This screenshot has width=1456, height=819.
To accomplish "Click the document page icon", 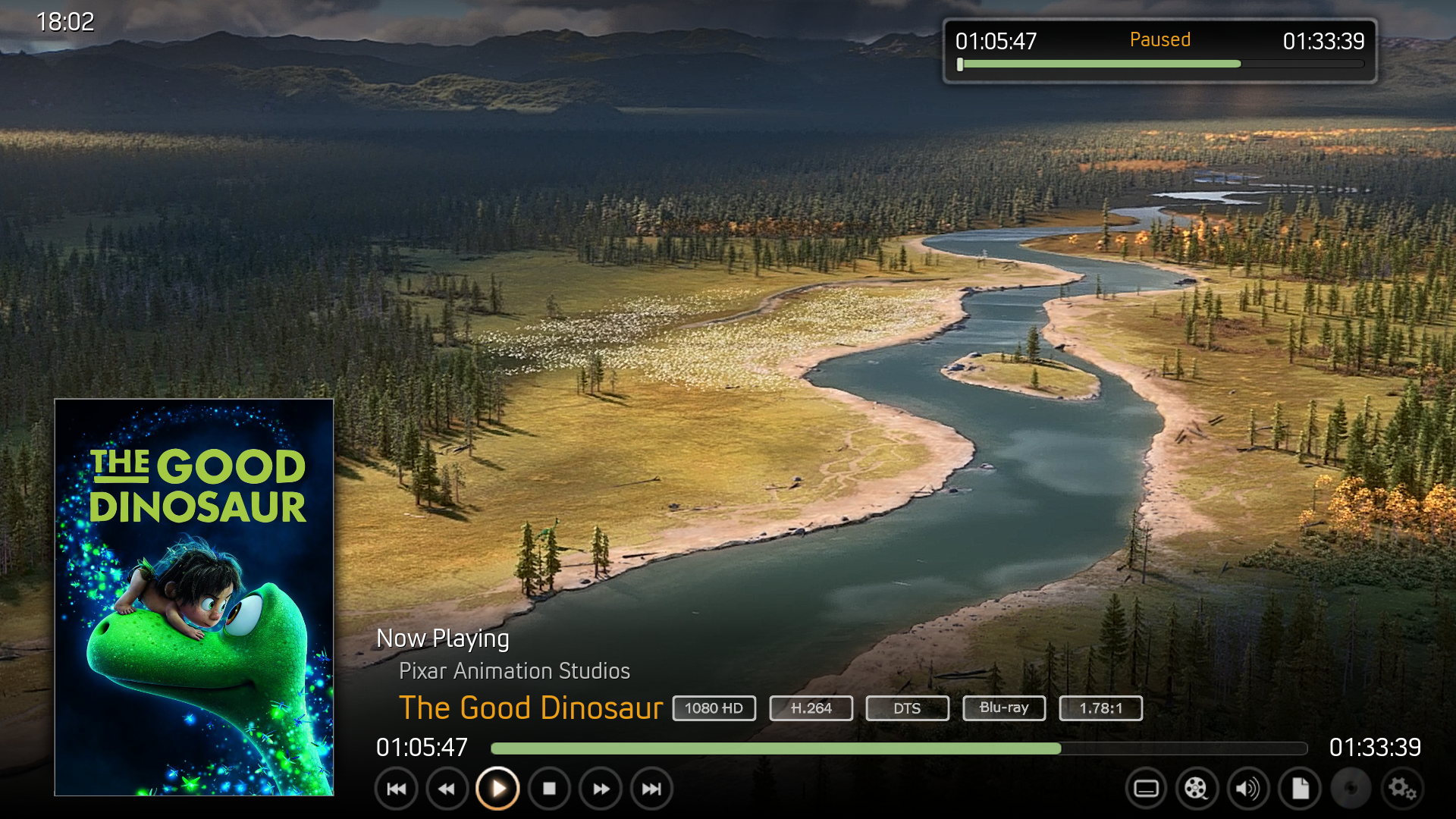I will pyautogui.click(x=1300, y=789).
